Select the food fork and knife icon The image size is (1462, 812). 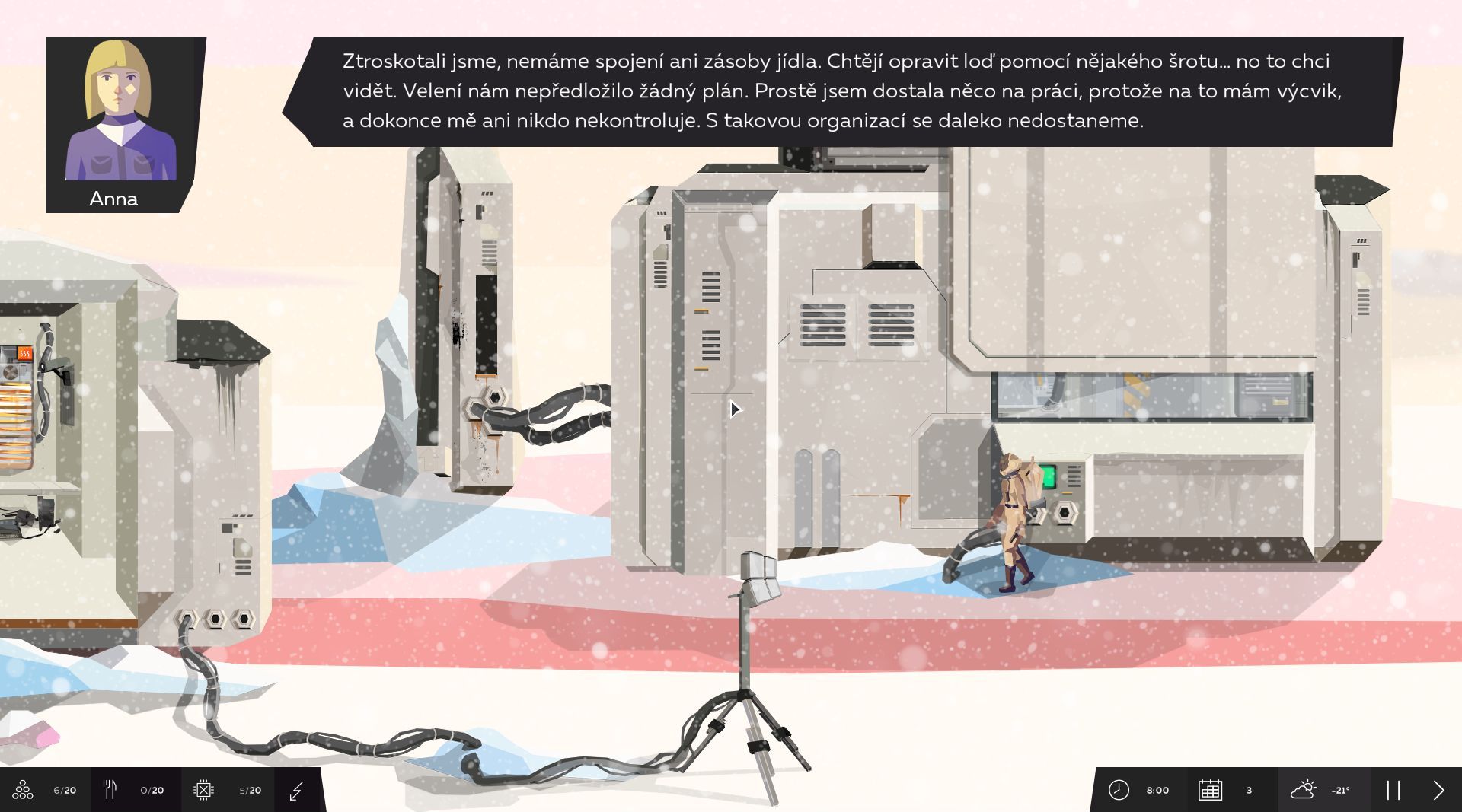coord(110,790)
